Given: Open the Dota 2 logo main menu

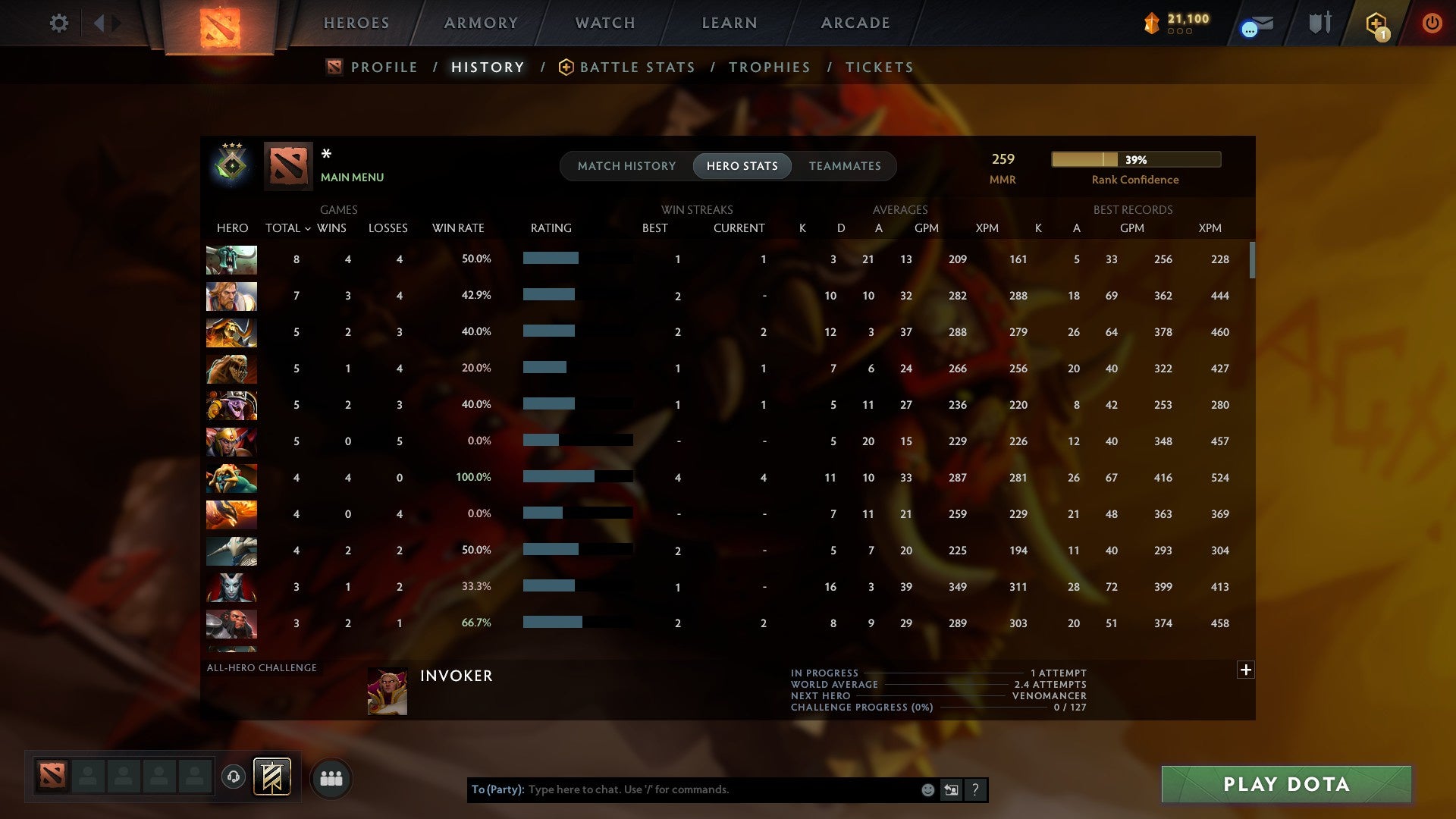Looking at the screenshot, I should tap(220, 23).
